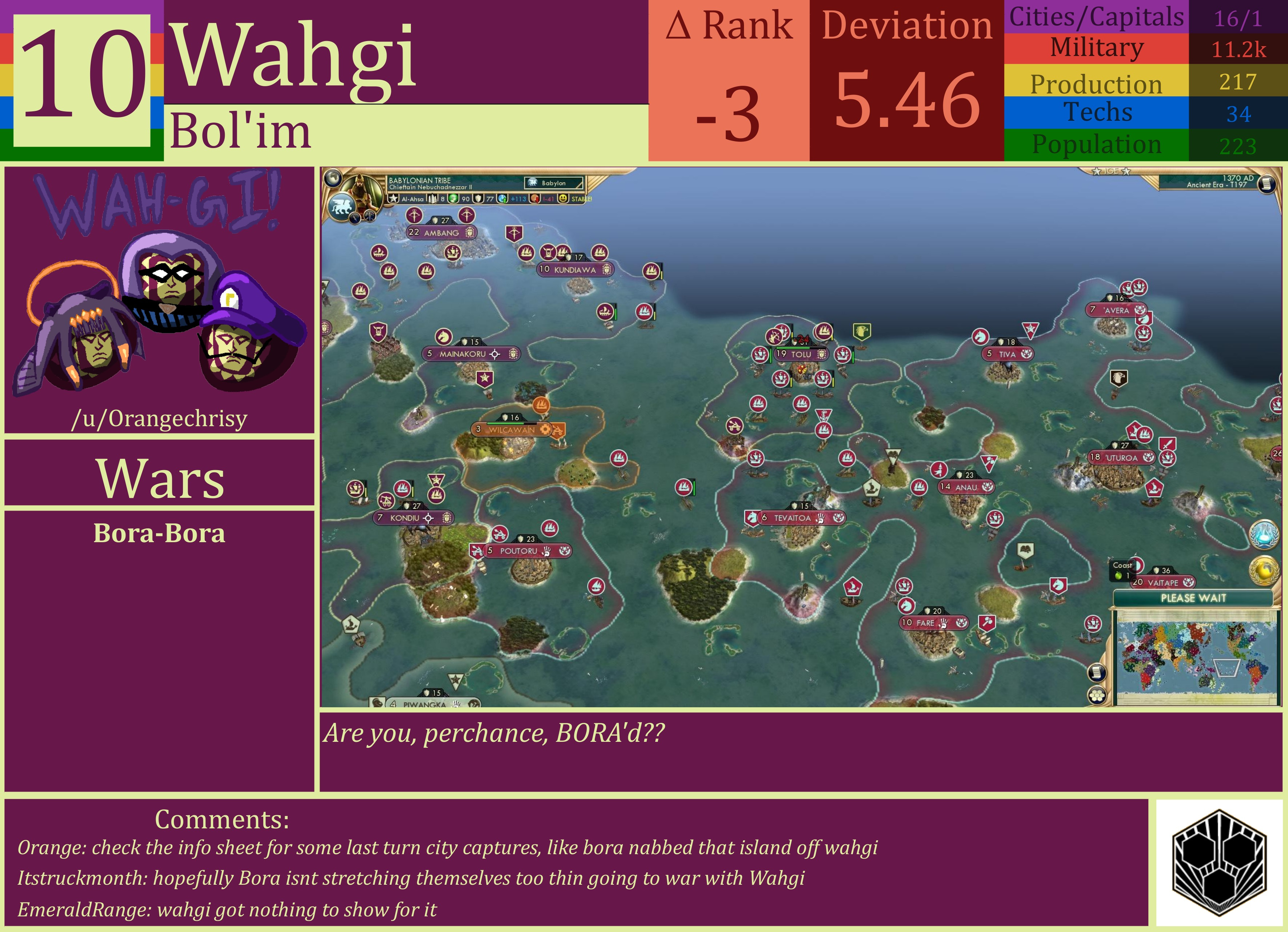Click the religion icon on the Ambang city banner
Screen dimensions: 1288x932
[x=470, y=232]
